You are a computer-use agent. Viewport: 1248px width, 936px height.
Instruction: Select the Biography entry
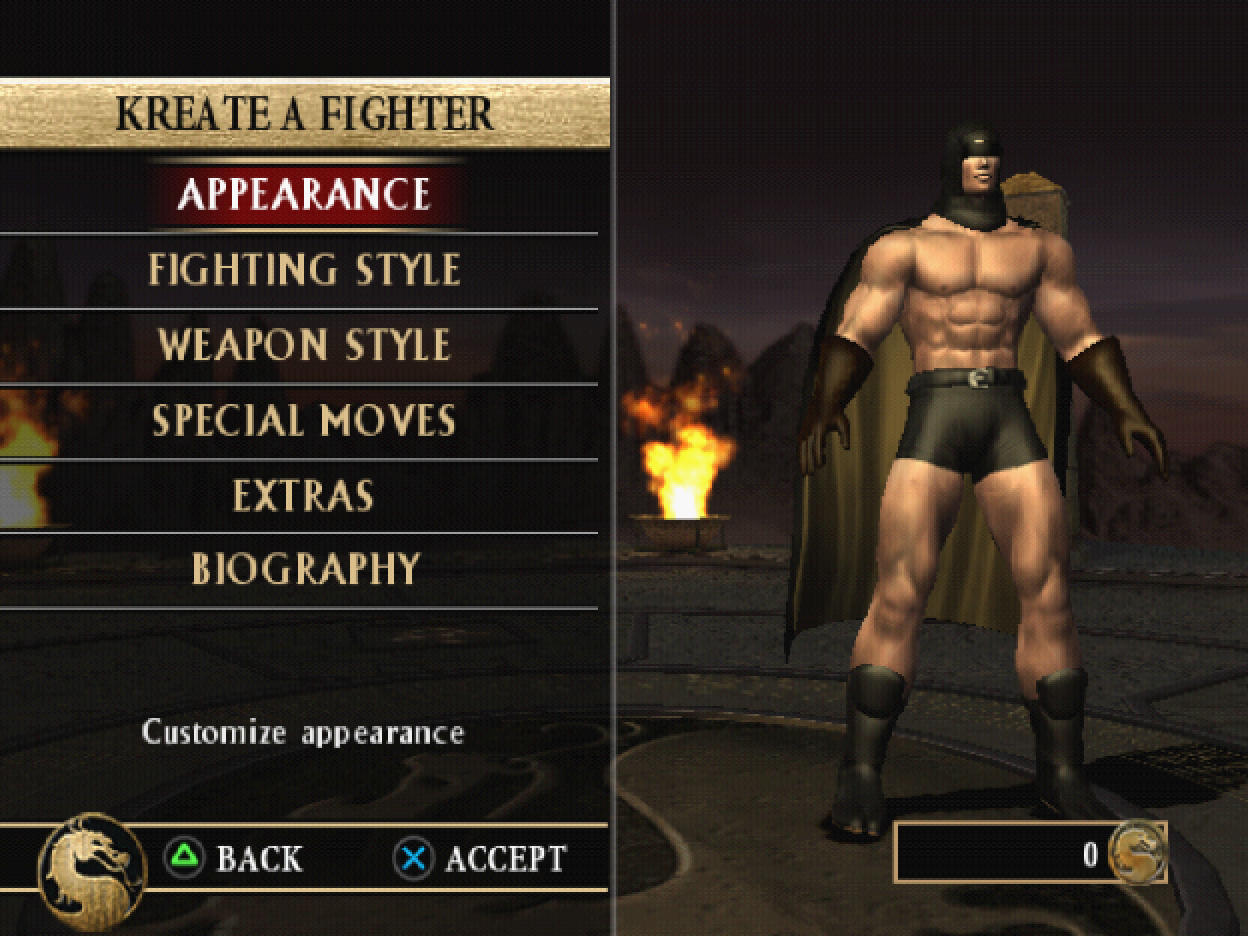coord(304,569)
